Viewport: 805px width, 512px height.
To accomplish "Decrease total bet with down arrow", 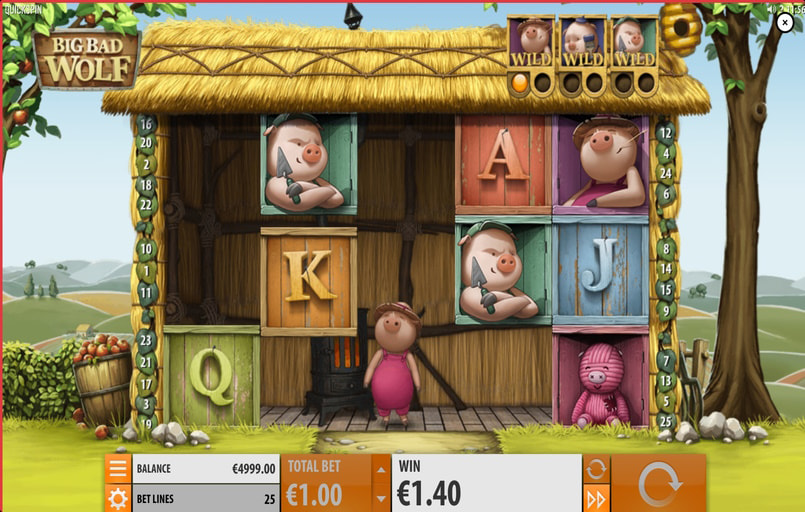I will (381, 497).
